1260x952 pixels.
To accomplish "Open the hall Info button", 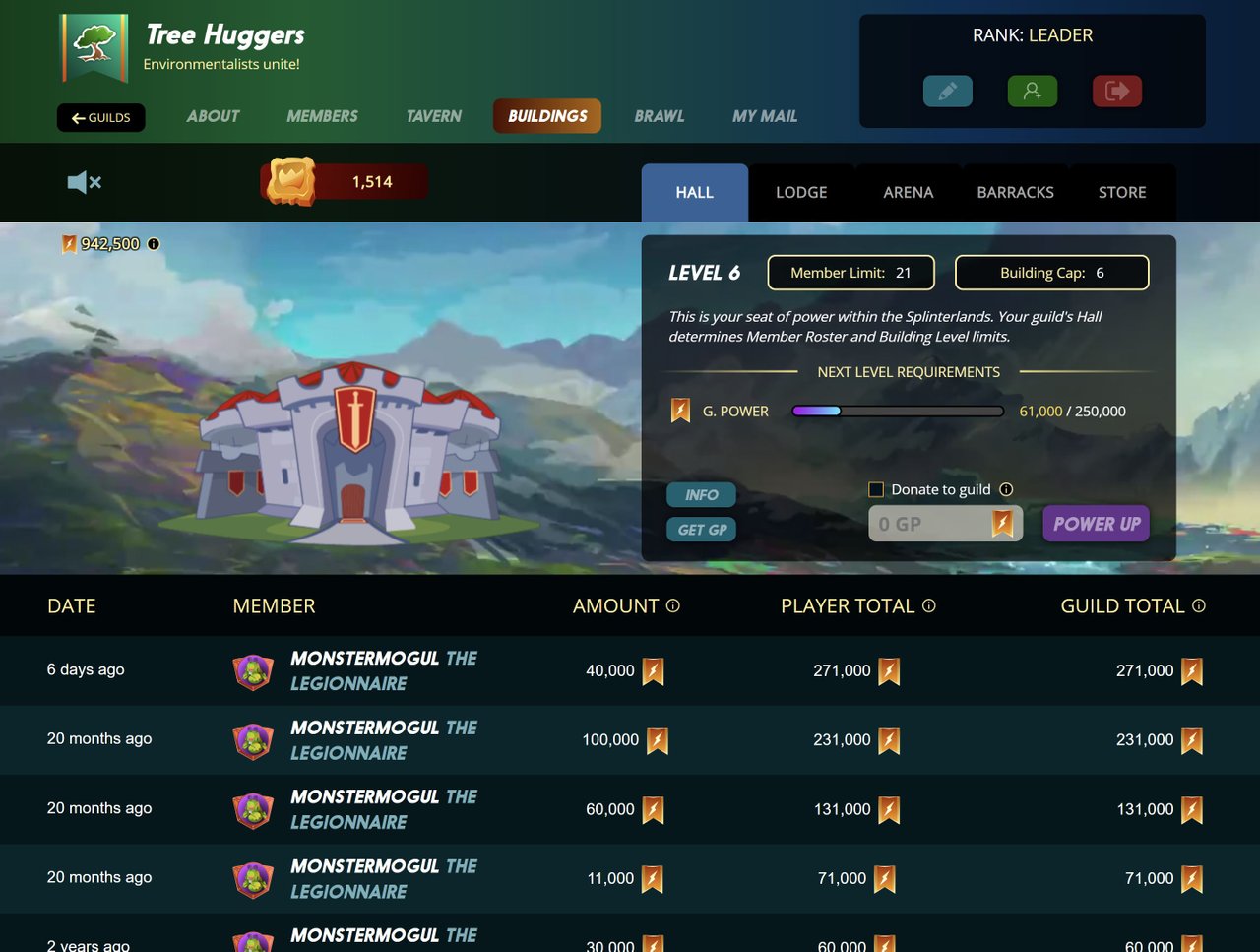I will [701, 495].
